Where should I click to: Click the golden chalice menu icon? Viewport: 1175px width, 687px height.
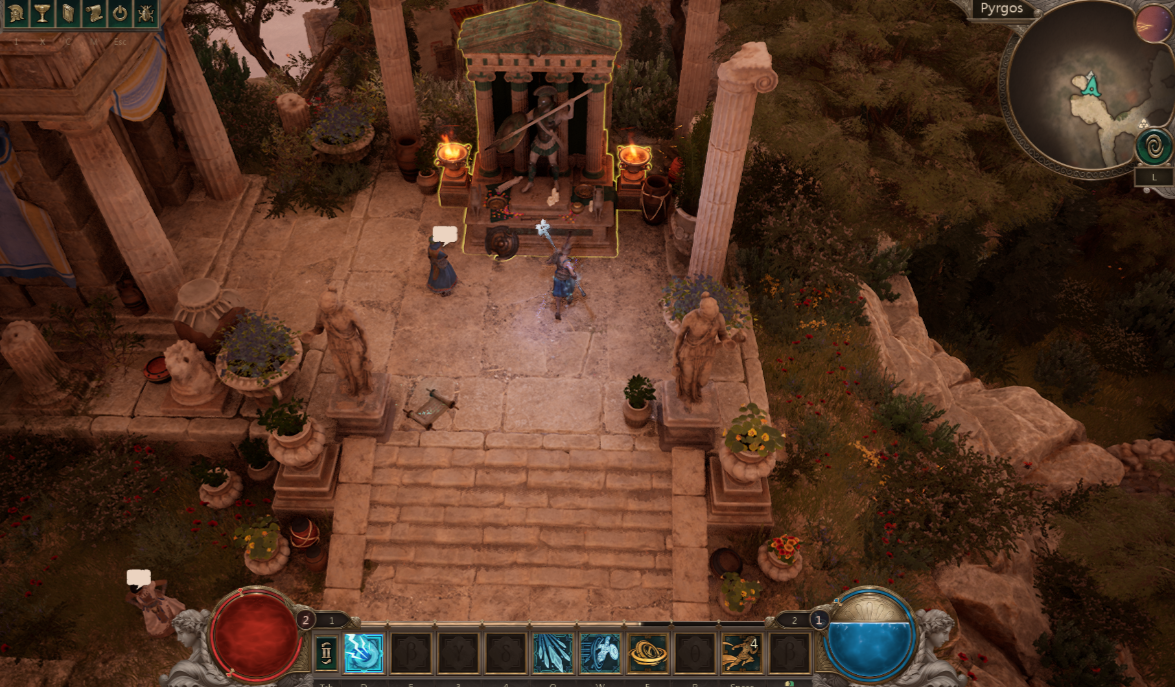coord(42,14)
